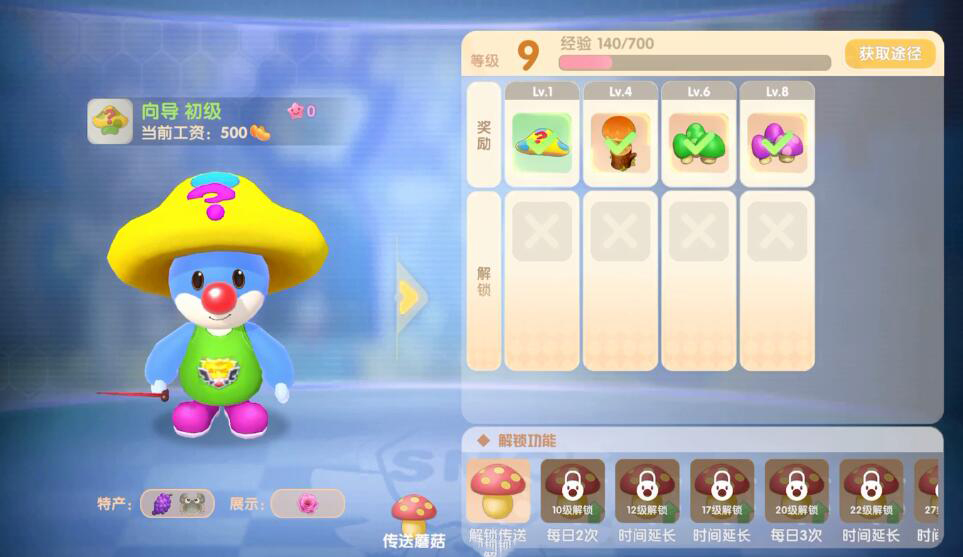
Task: Click the yellow arrow beside the character
Action: click(408, 296)
